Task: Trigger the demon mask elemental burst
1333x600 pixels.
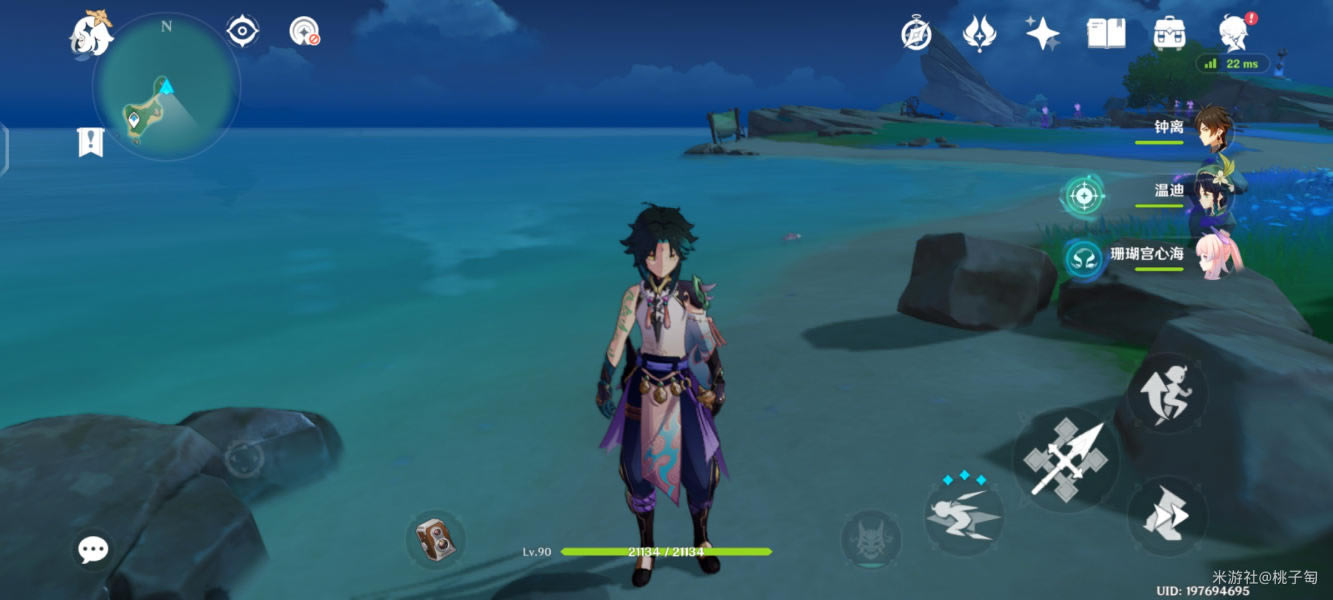Action: click(x=871, y=541)
